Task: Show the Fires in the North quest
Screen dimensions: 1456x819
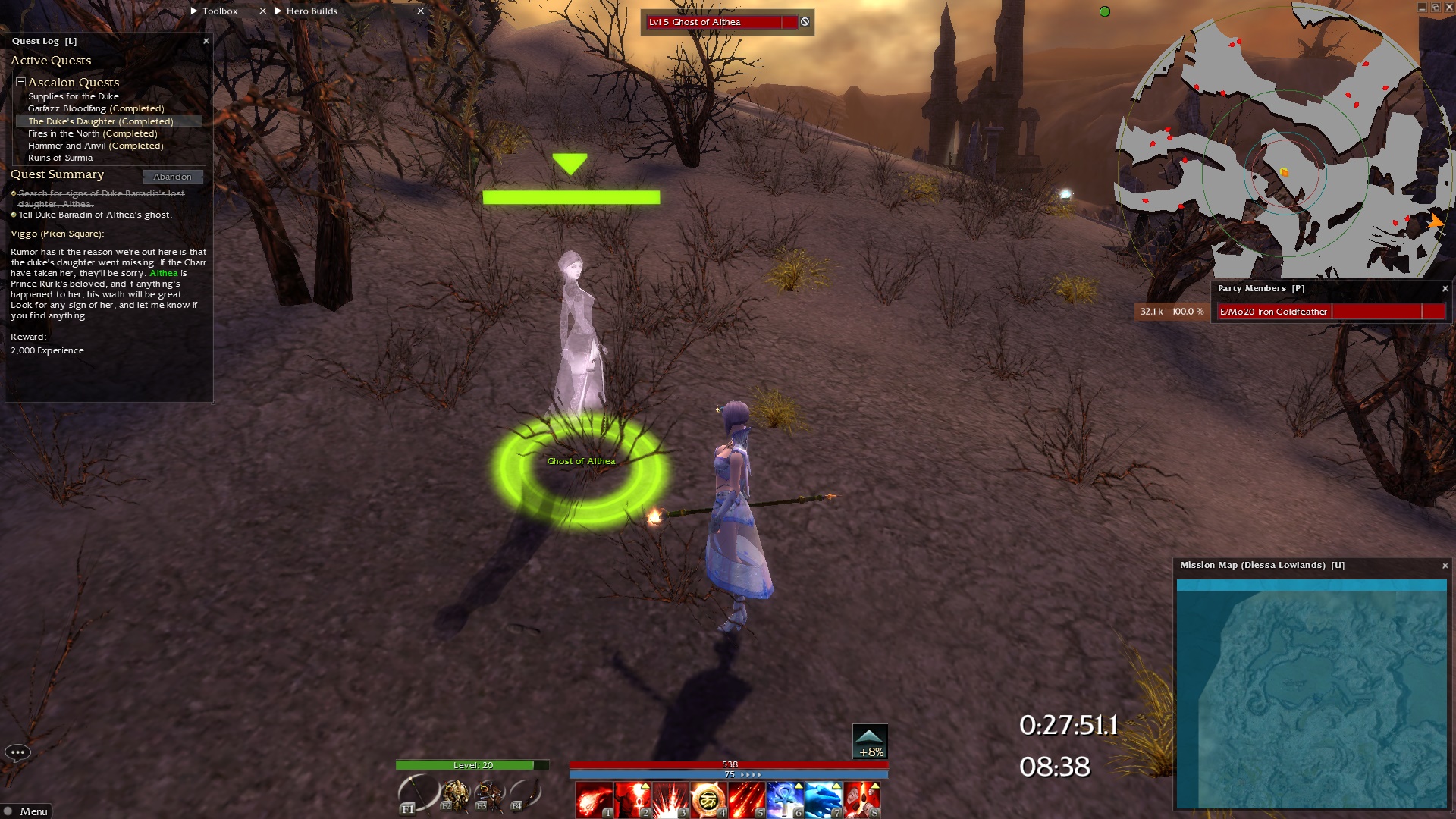Action: tap(93, 133)
